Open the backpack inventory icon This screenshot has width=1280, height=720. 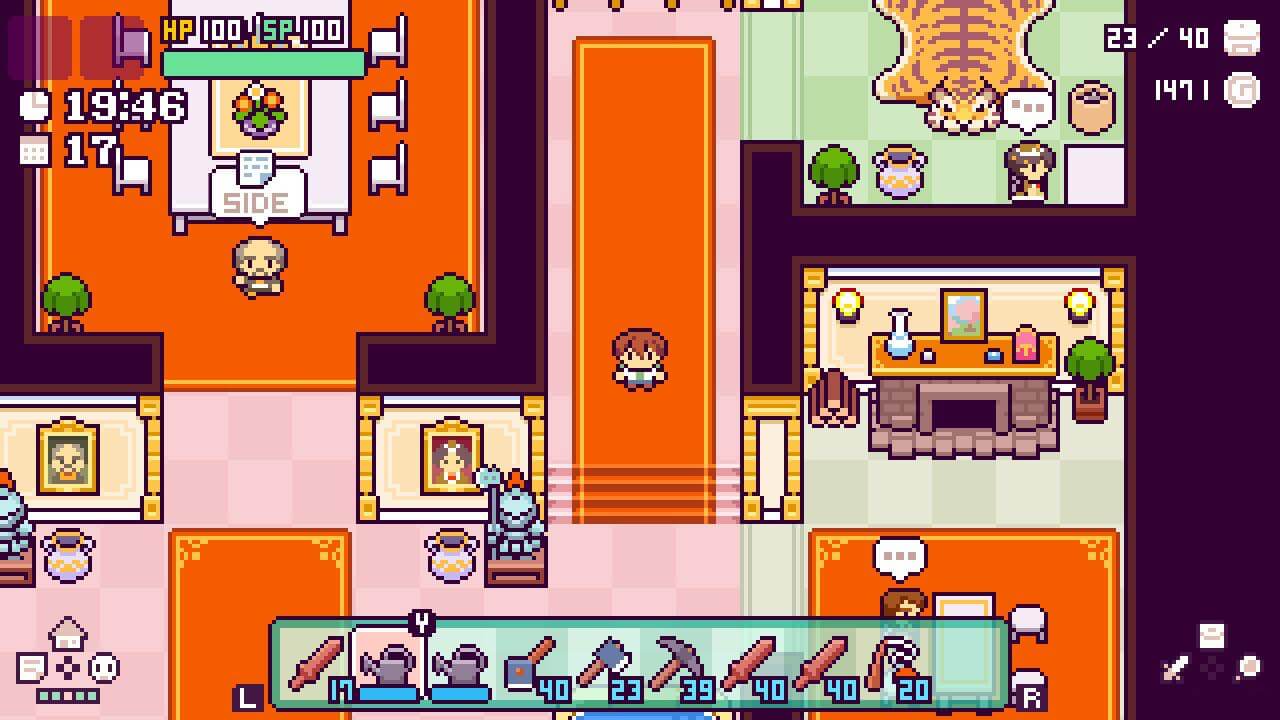pos(1242,37)
